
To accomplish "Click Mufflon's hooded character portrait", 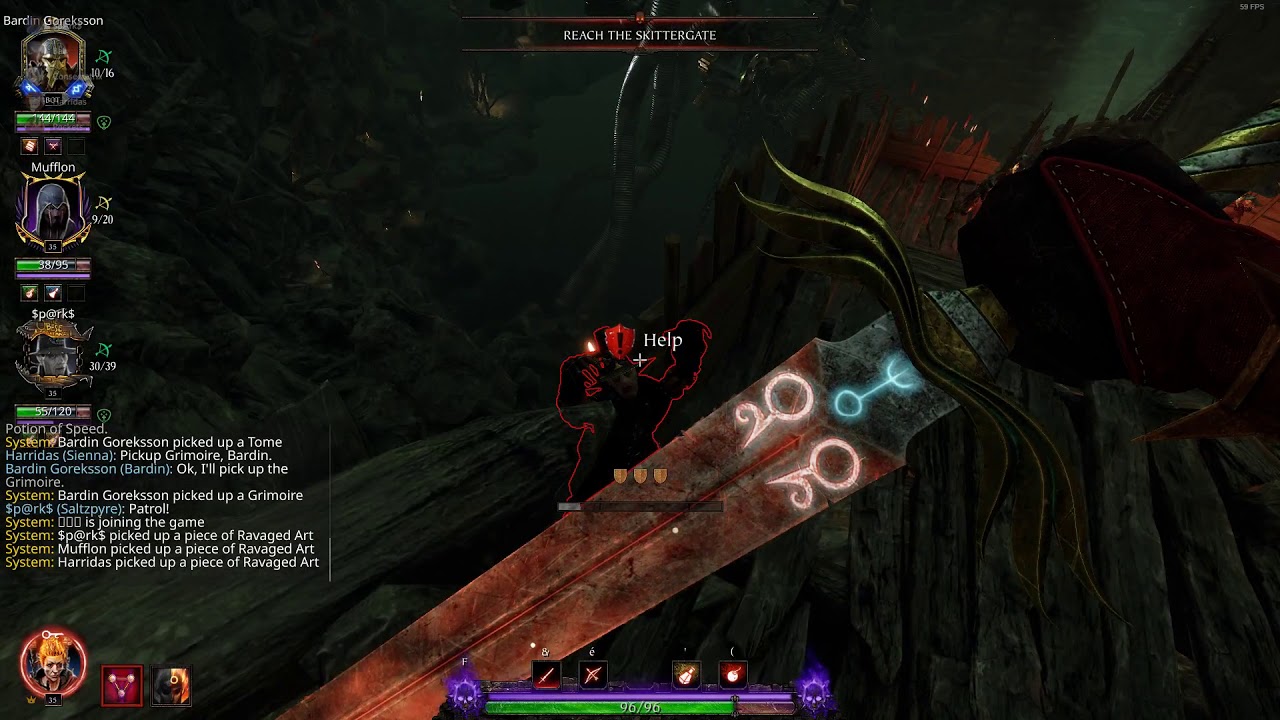I will point(53,212).
